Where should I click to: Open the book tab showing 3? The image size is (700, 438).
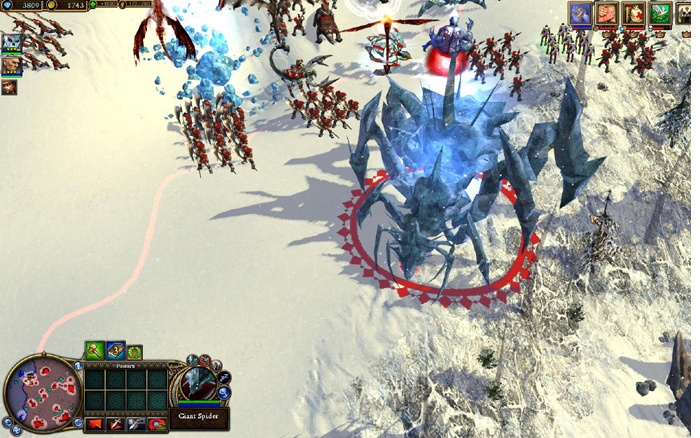tap(115, 350)
